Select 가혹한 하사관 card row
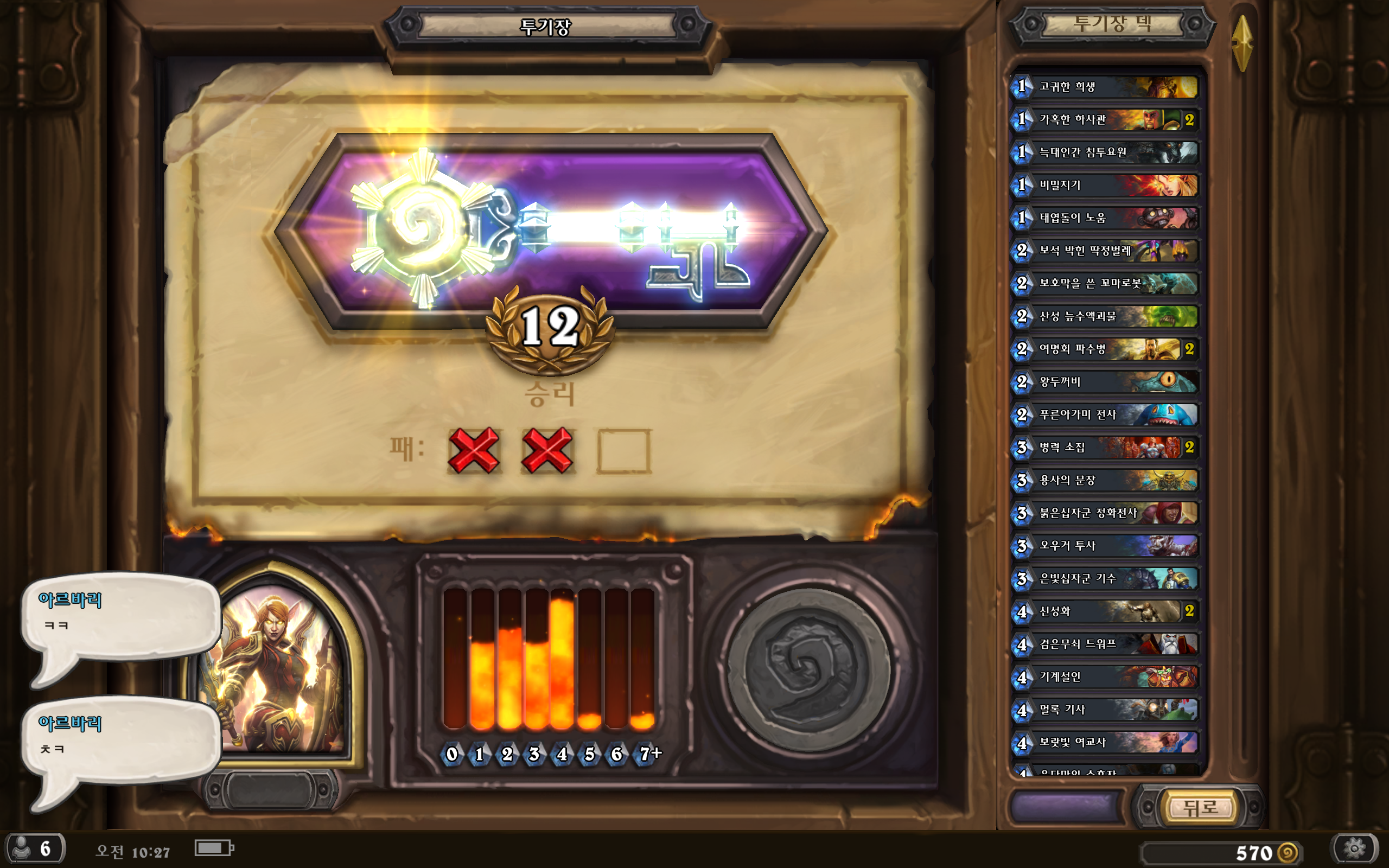This screenshot has width=1389, height=868. (1104, 119)
